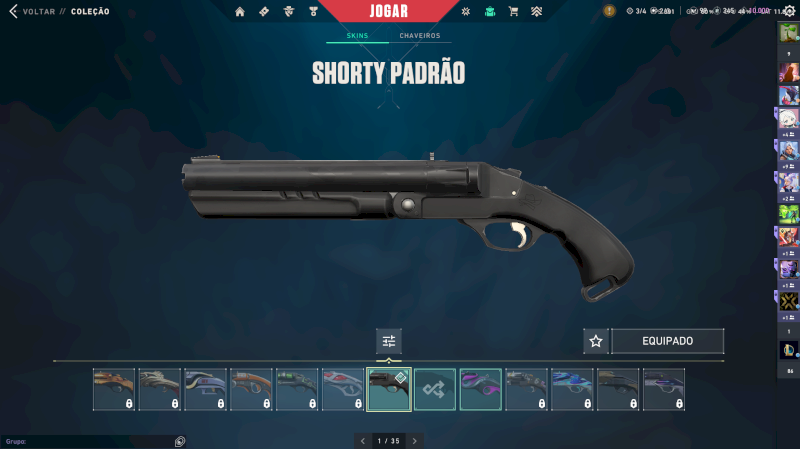This screenshot has height=449, width=800.
Task: Click the EQUIPADO button
Action: 667,341
